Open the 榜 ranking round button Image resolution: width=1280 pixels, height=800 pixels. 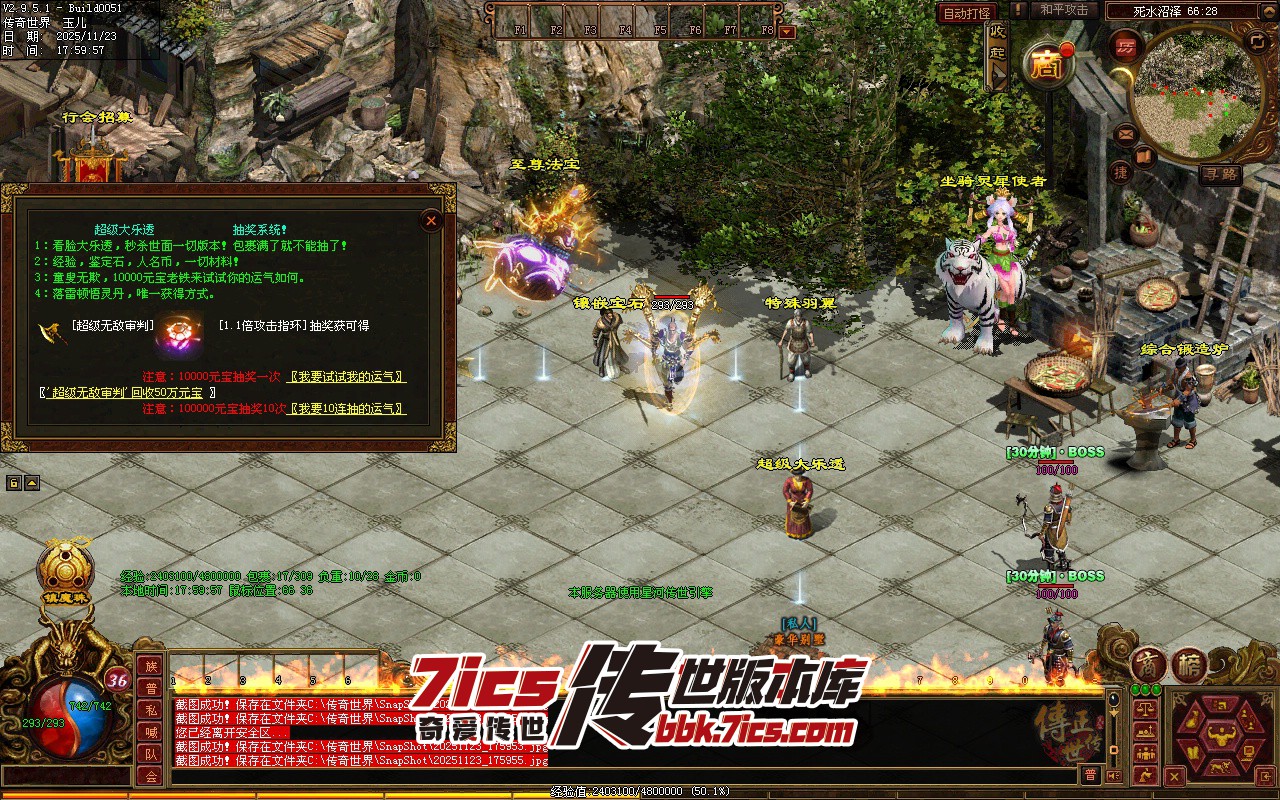pyautogui.click(x=1189, y=665)
